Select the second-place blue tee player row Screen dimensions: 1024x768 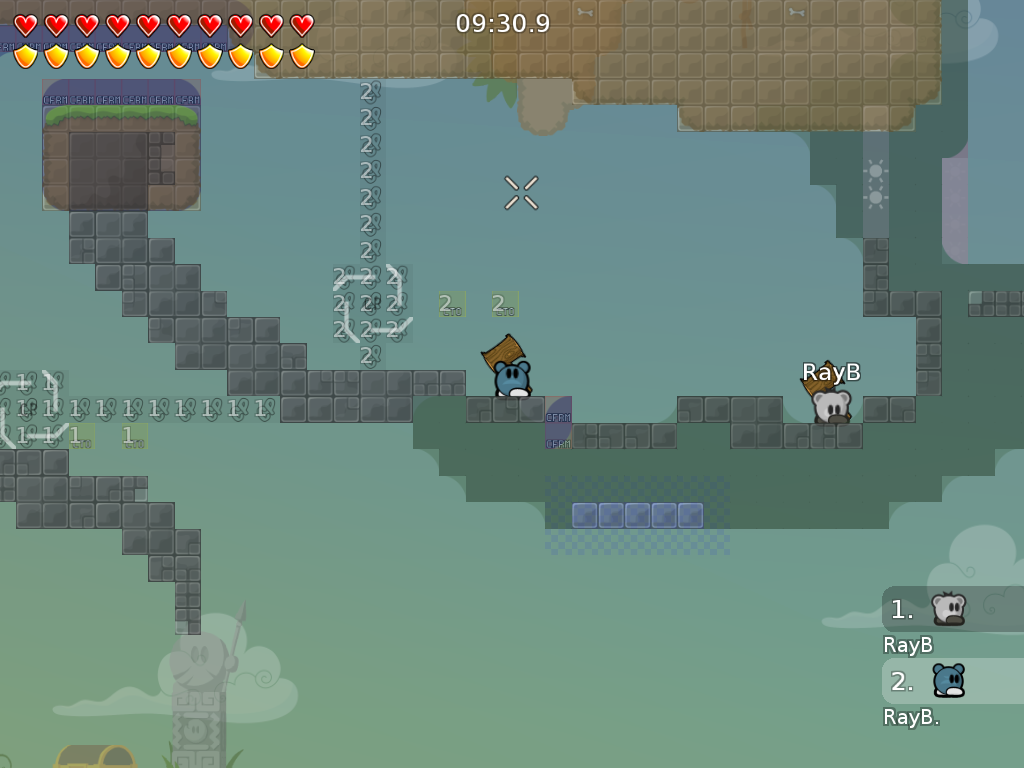coord(950,681)
